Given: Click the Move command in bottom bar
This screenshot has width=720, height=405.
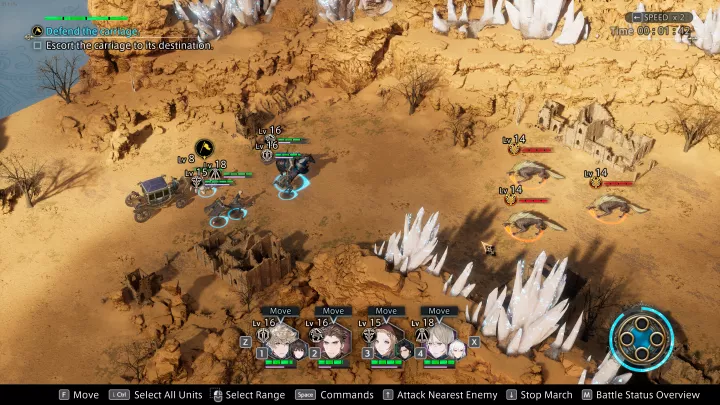Looking at the screenshot, I should point(78,395).
